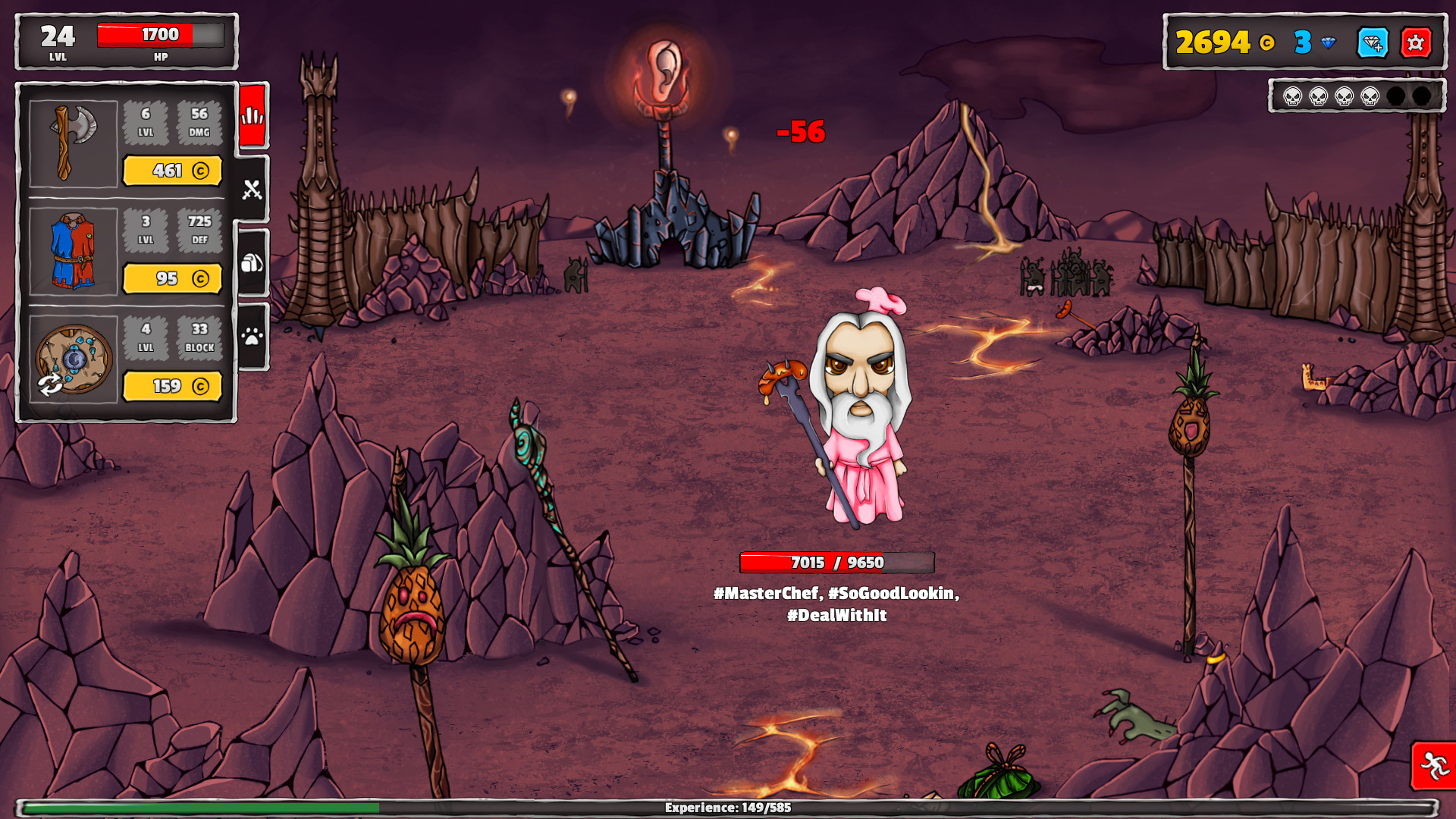Select the crossed swords combat tab icon

coord(253,190)
